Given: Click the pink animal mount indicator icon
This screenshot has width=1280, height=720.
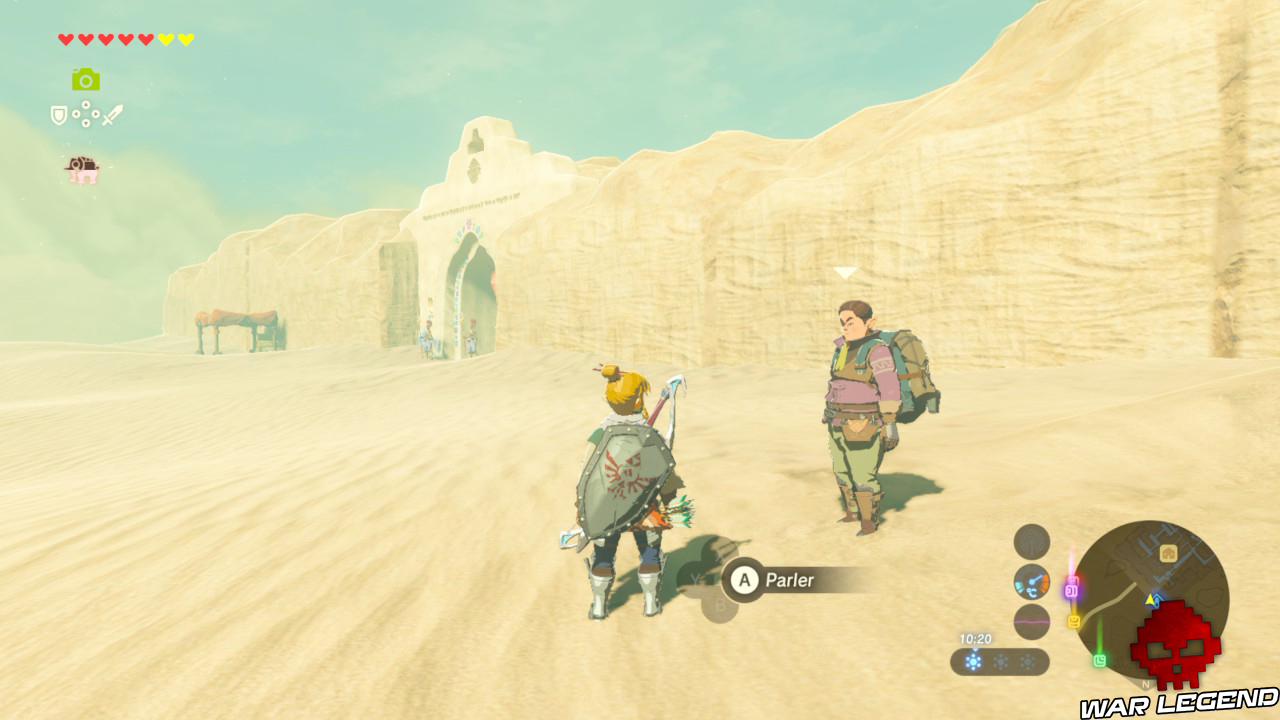Looking at the screenshot, I should pyautogui.click(x=82, y=168).
